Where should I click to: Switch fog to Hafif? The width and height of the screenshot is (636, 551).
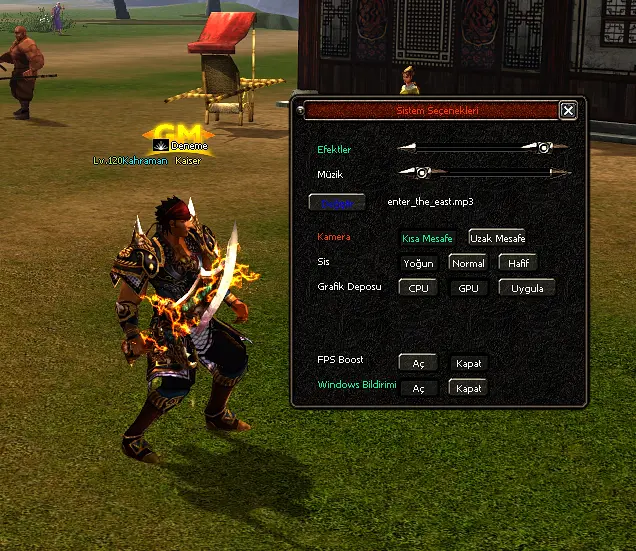(518, 263)
